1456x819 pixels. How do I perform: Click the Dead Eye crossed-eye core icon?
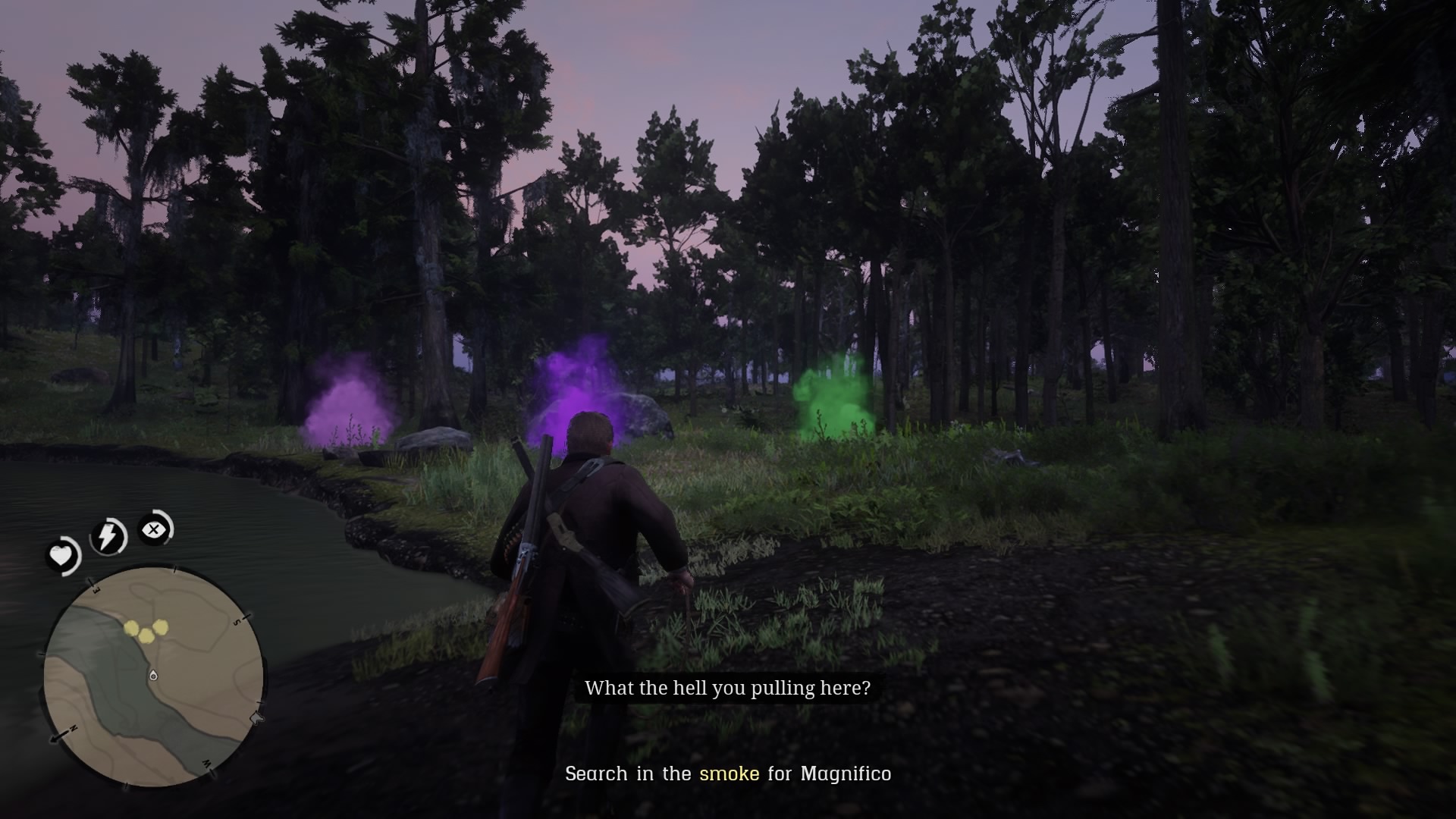pyautogui.click(x=154, y=529)
